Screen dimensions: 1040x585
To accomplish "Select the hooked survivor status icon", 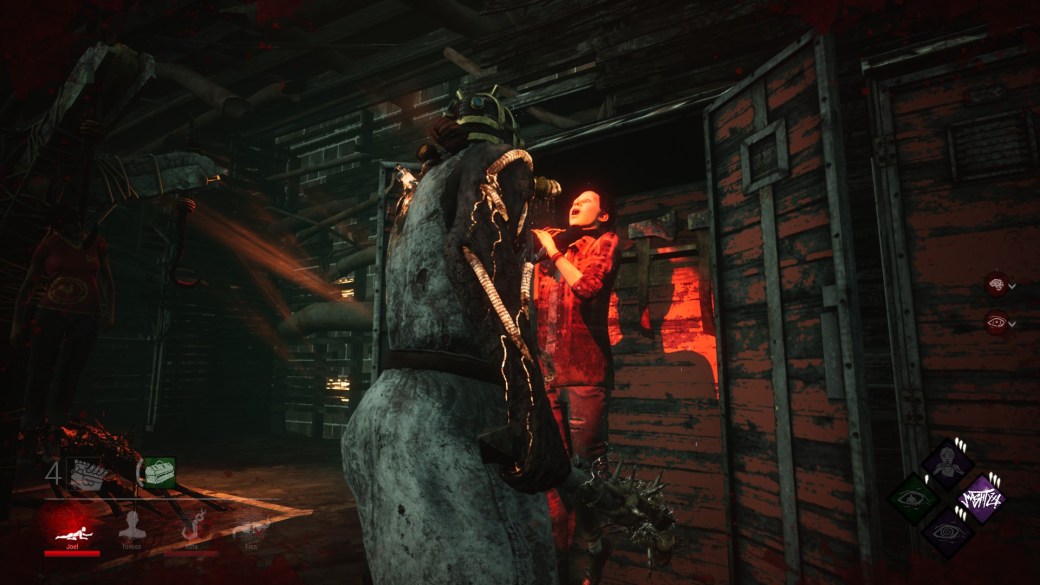I will (x=191, y=525).
